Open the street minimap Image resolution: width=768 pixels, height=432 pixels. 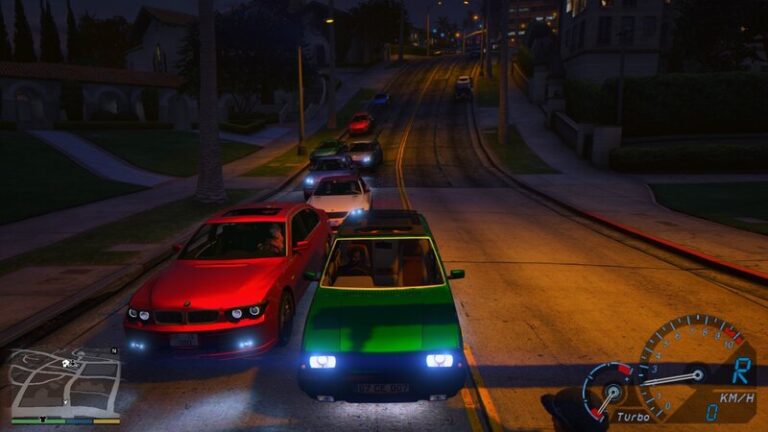pyautogui.click(x=64, y=384)
